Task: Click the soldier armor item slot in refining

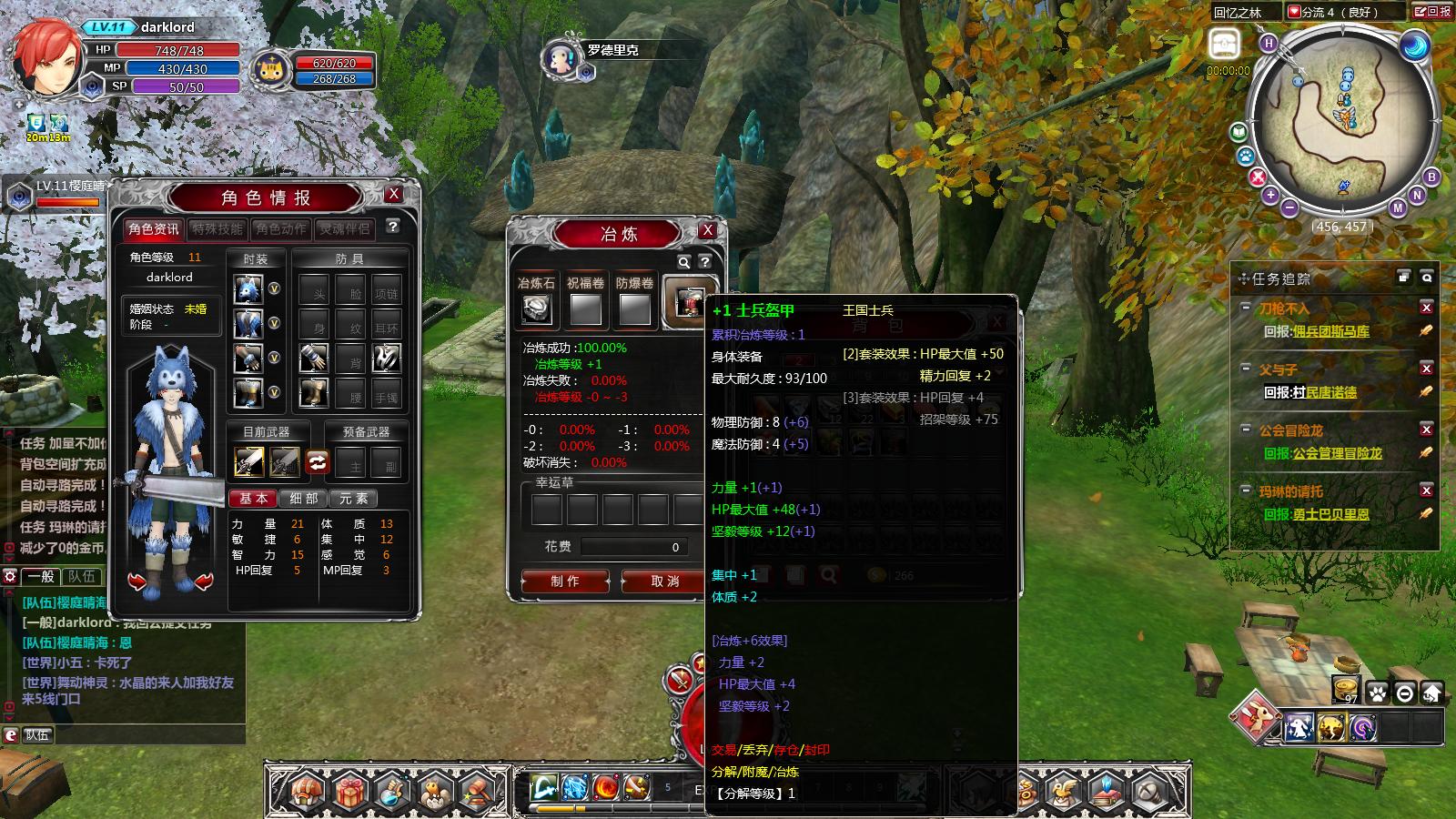Action: (688, 302)
